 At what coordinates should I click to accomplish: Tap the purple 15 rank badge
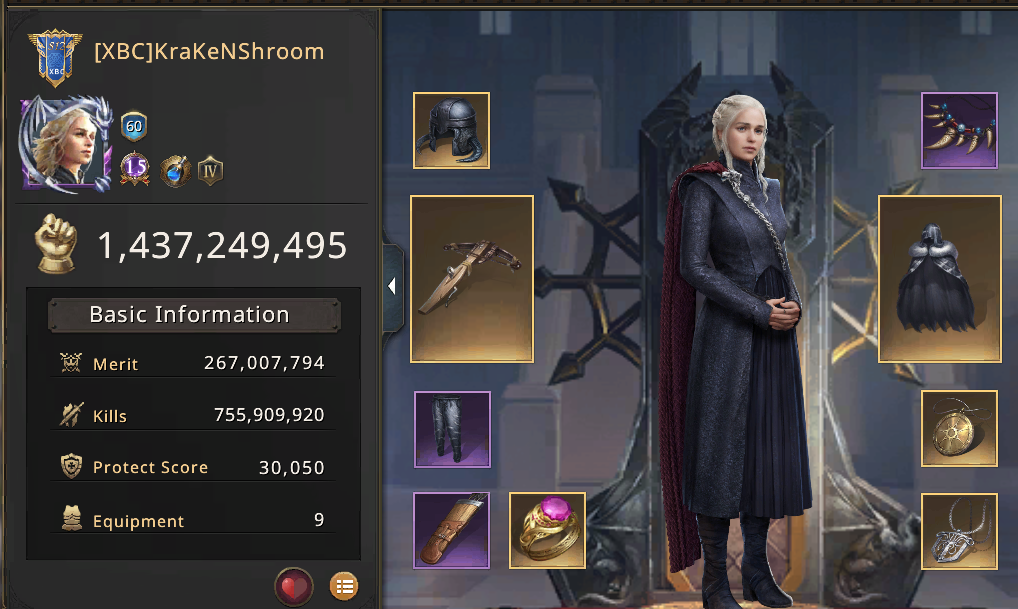tap(135, 169)
